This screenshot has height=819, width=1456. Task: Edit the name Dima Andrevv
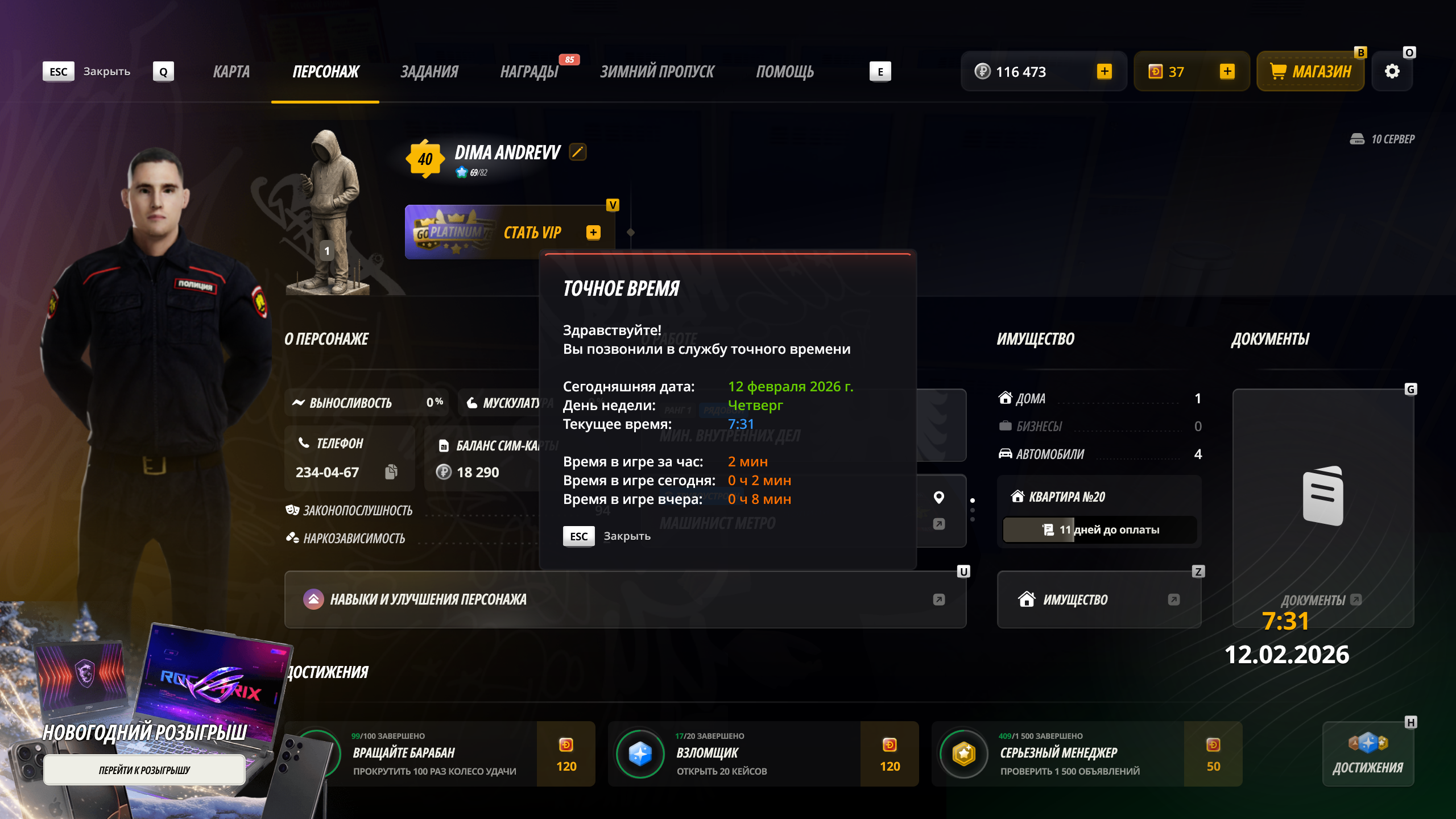click(577, 152)
